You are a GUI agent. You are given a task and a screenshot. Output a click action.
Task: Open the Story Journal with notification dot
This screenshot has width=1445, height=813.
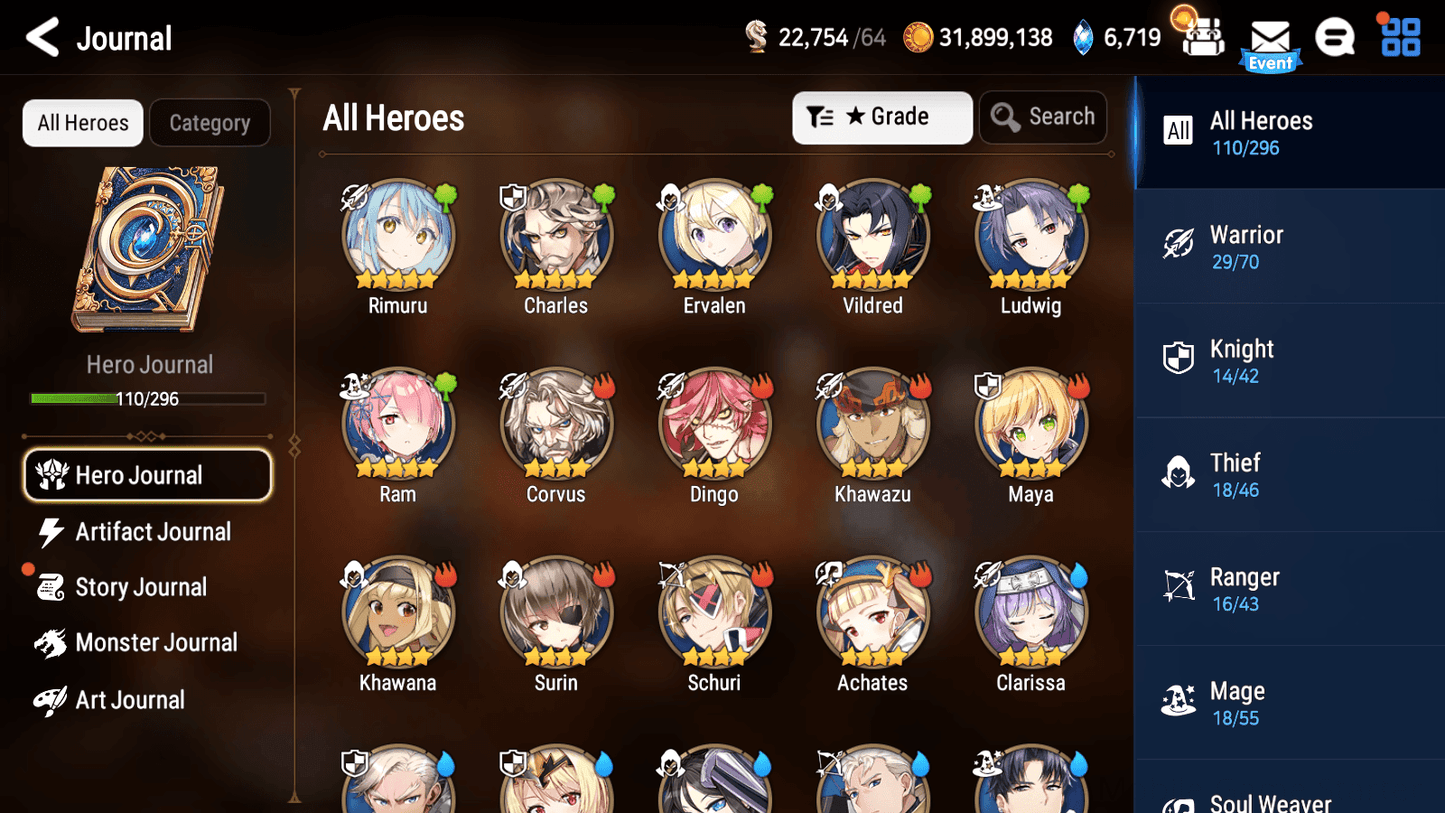141,587
